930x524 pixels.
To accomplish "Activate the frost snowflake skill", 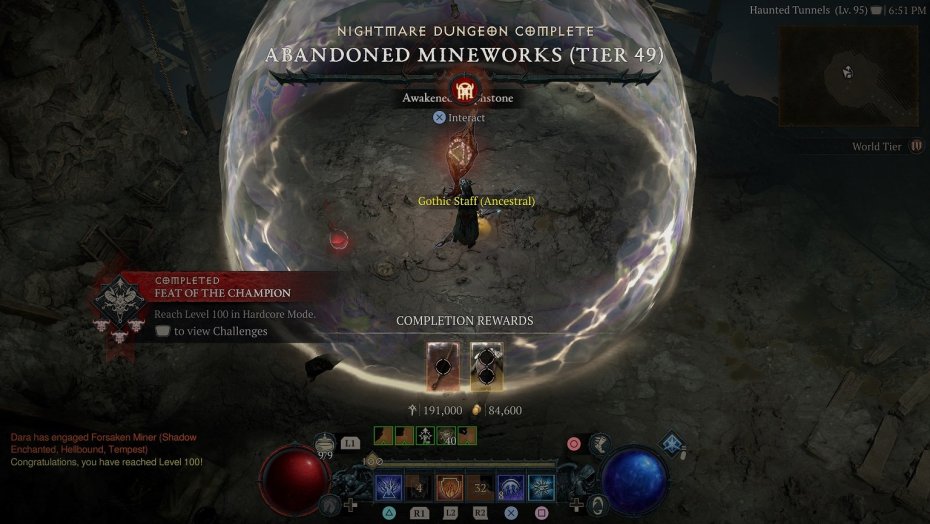I will pyautogui.click(x=542, y=488).
